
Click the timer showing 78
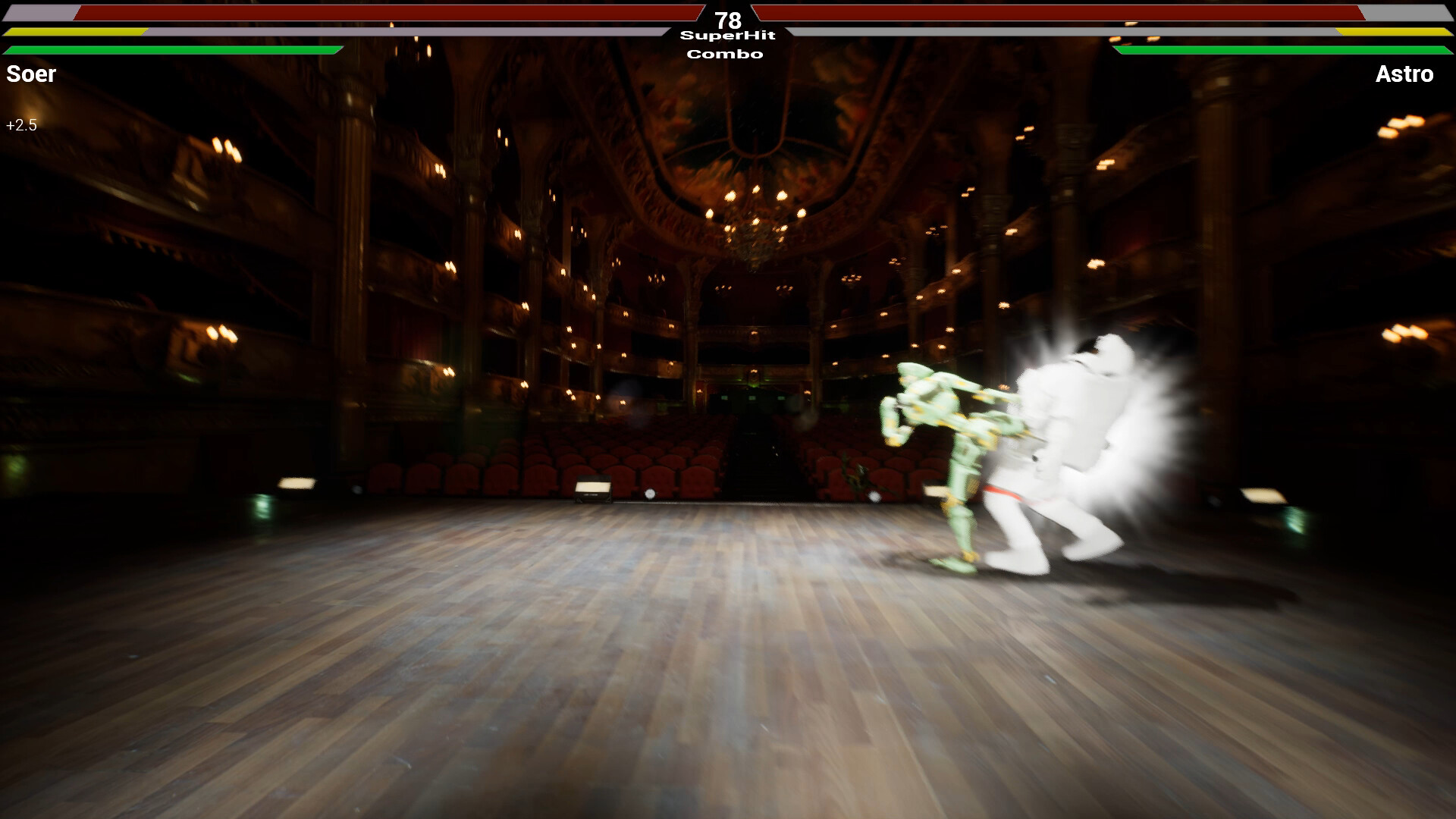click(x=727, y=19)
